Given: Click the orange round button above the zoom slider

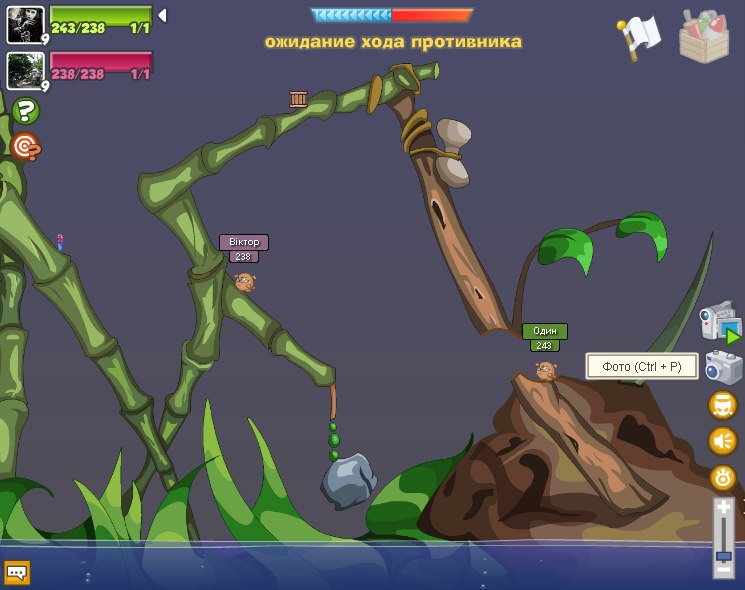Looking at the screenshot, I should (x=722, y=477).
